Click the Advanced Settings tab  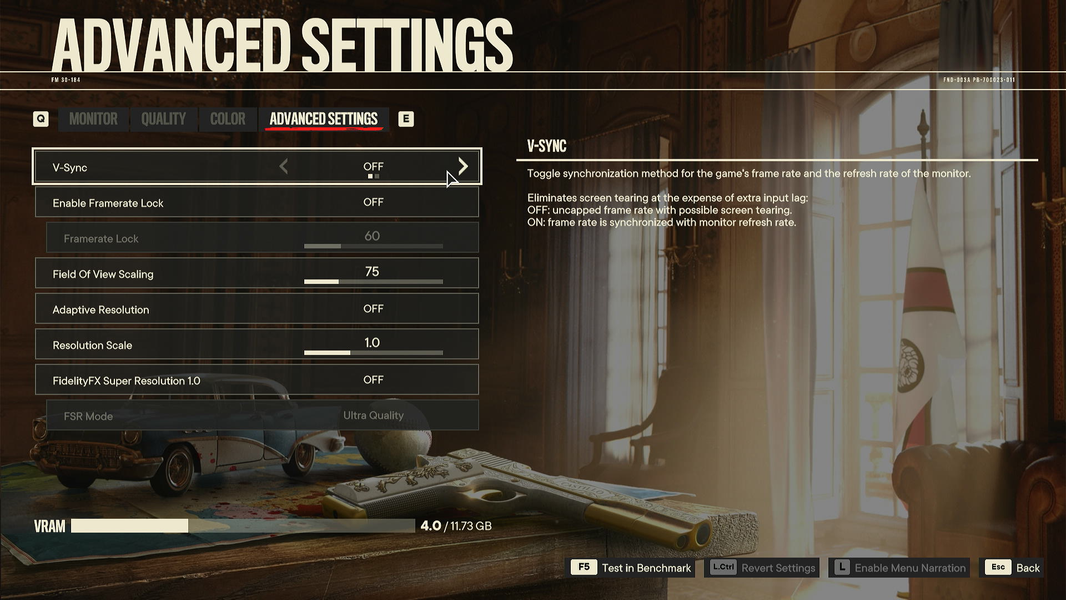pos(323,119)
